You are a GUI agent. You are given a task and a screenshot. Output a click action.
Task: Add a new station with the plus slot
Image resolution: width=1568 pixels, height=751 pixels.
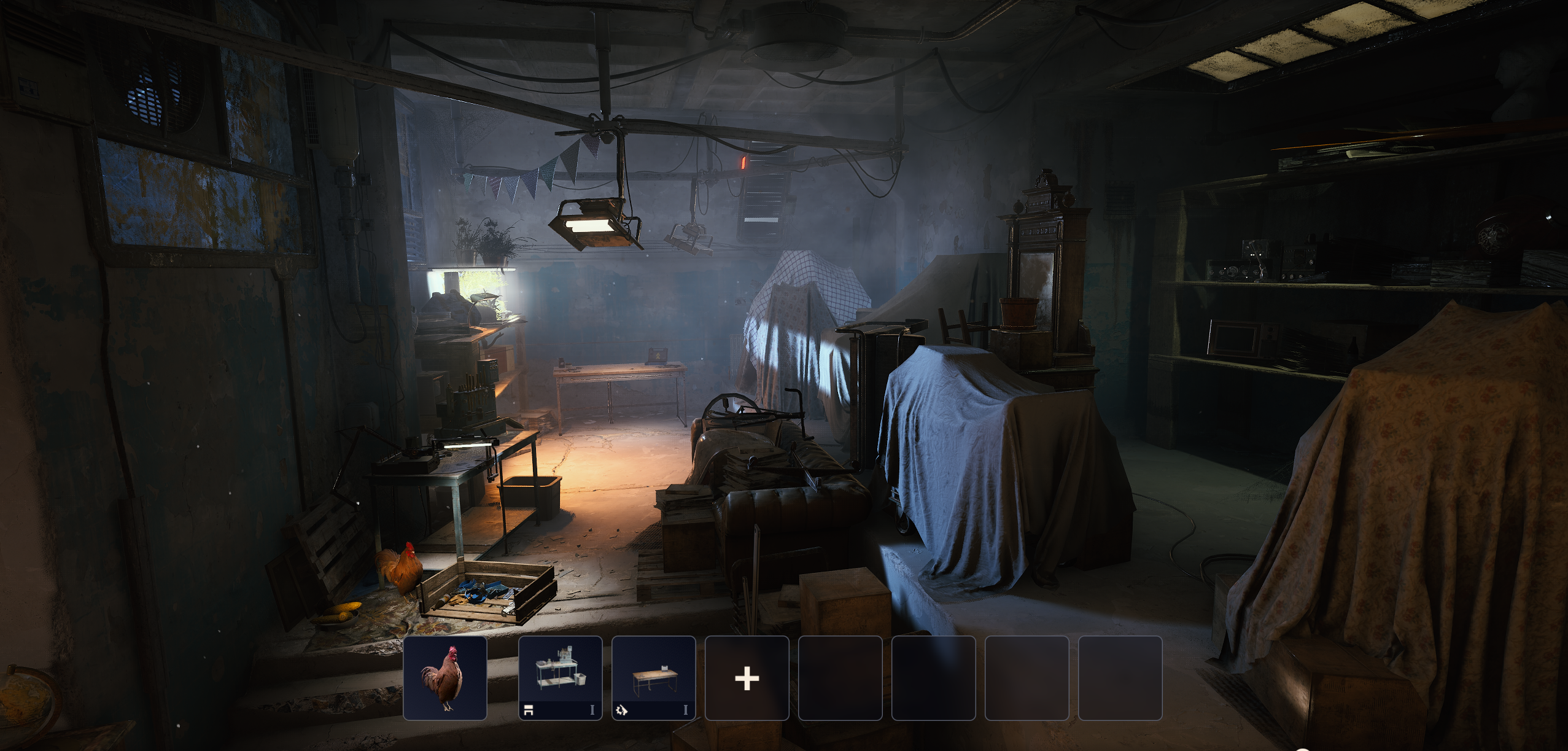(x=747, y=678)
